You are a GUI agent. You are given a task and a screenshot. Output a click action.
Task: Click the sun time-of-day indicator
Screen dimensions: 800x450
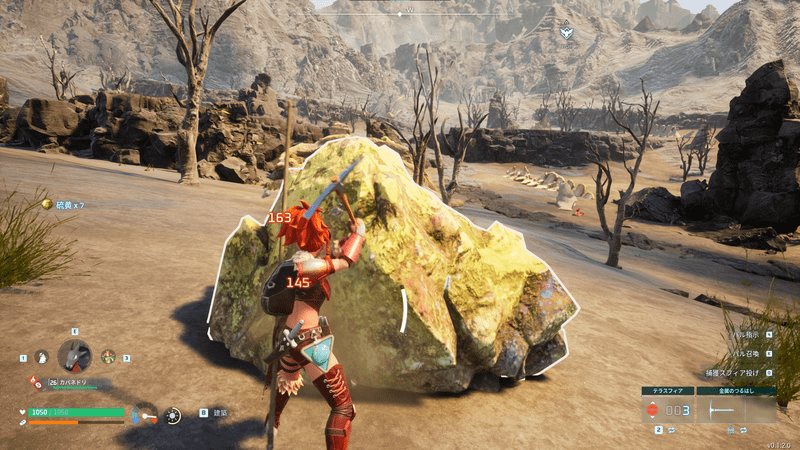(x=173, y=415)
